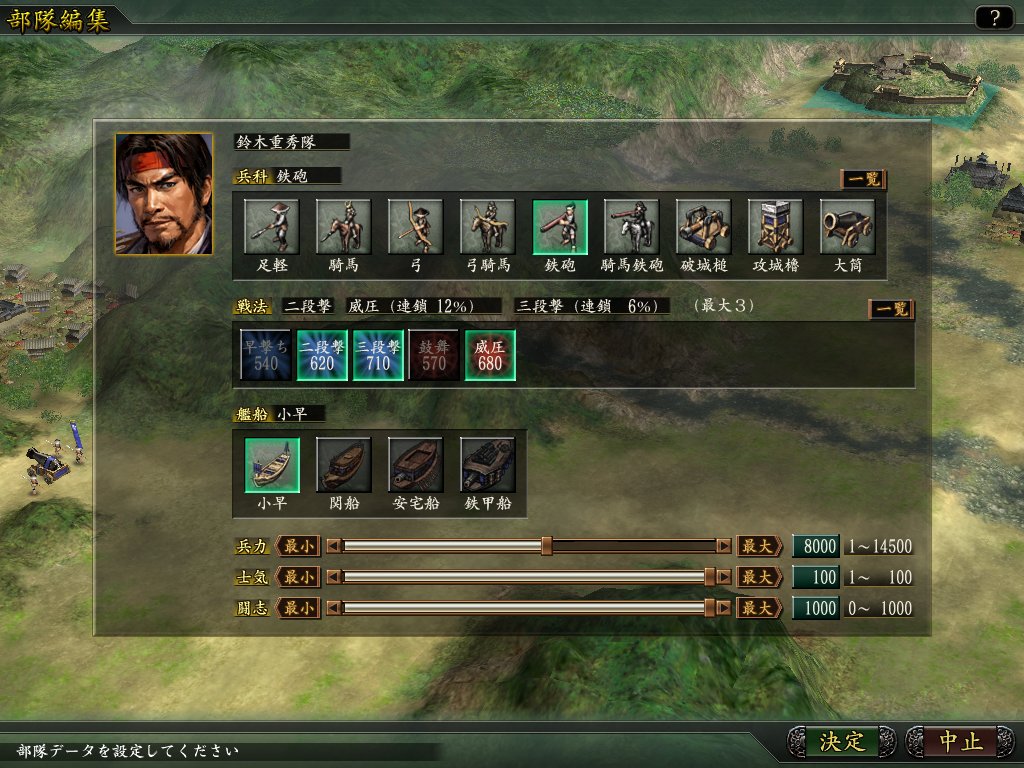
Task: Toggle the 威圧 680 tactic
Action: pos(490,355)
